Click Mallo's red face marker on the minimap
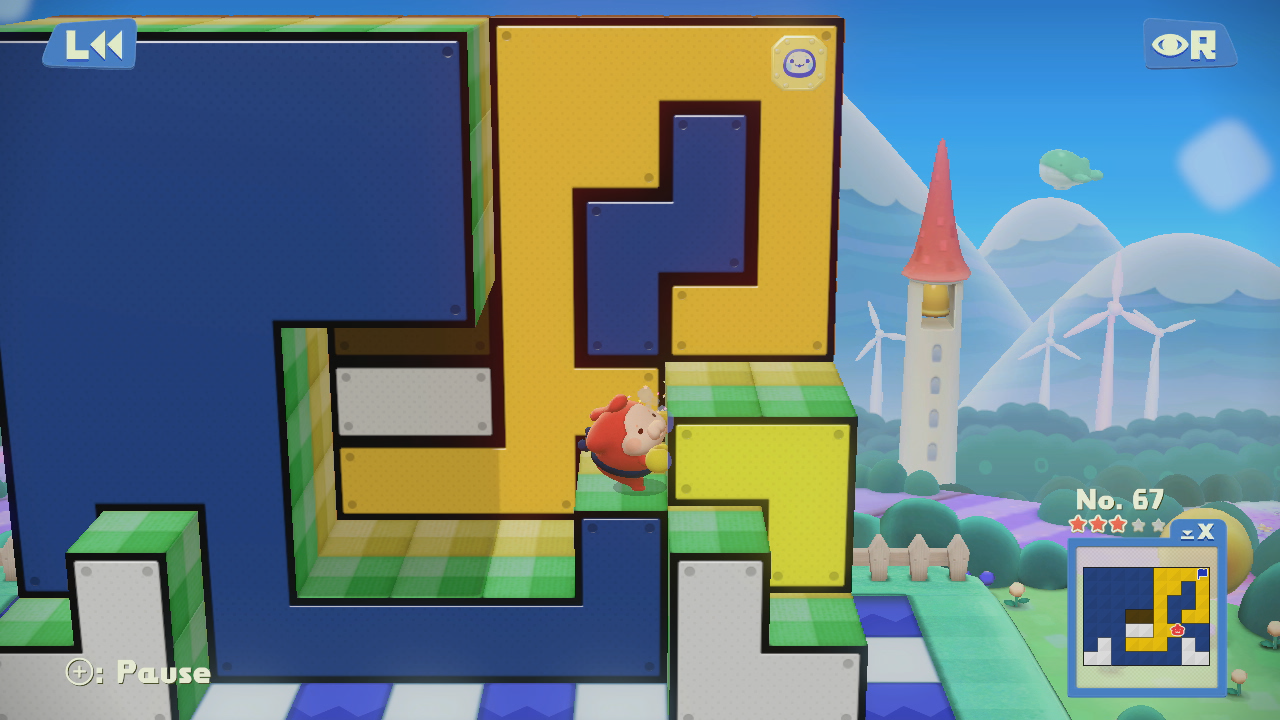 (1176, 629)
